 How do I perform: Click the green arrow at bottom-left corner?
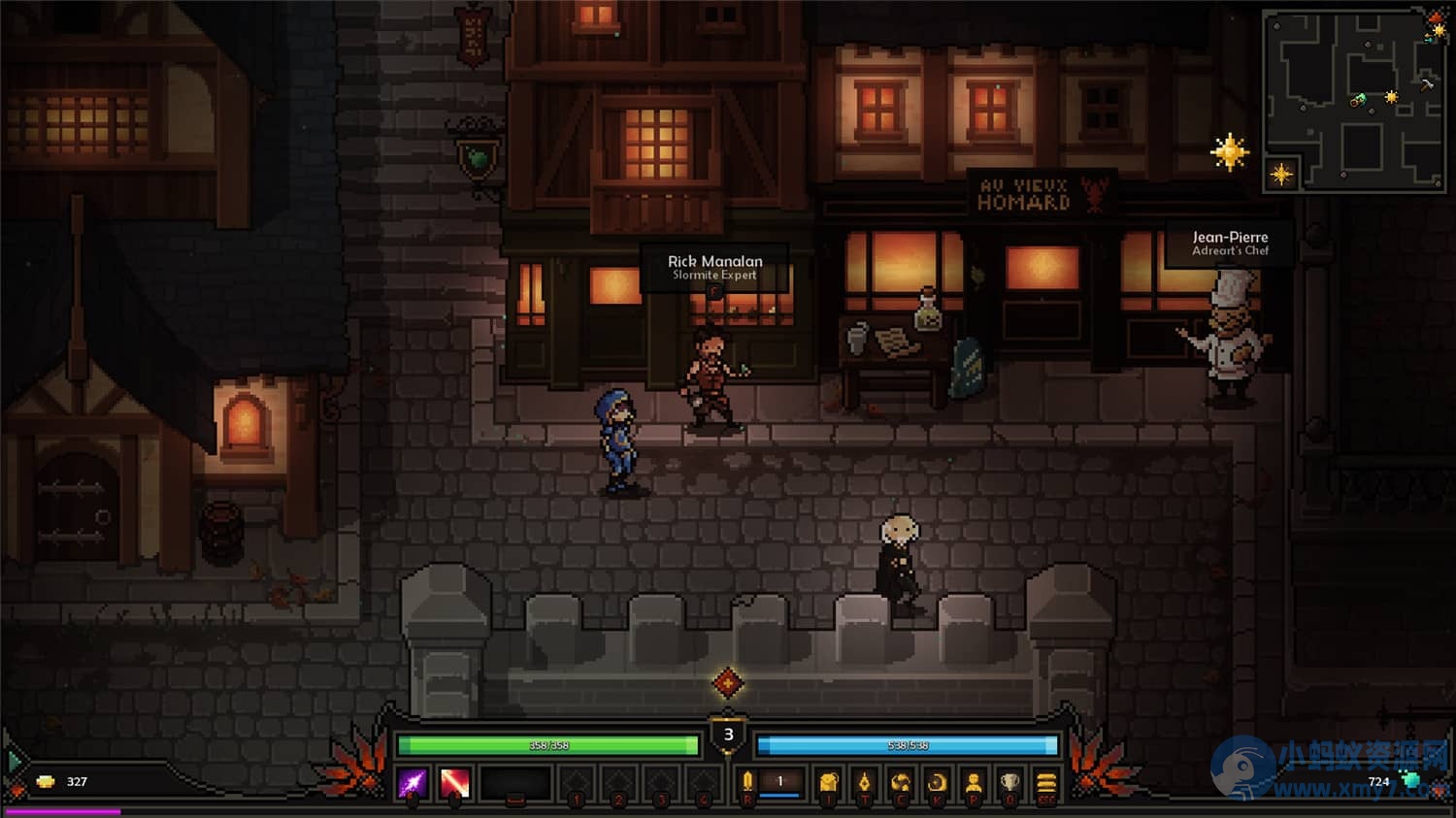pos(14,761)
